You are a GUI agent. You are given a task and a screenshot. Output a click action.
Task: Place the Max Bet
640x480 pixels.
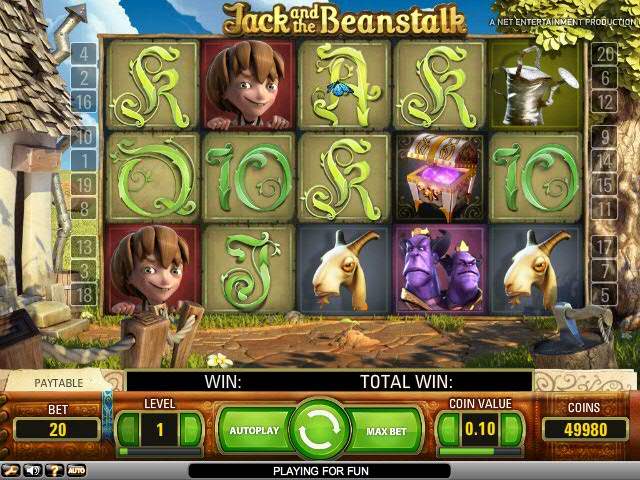386,431
